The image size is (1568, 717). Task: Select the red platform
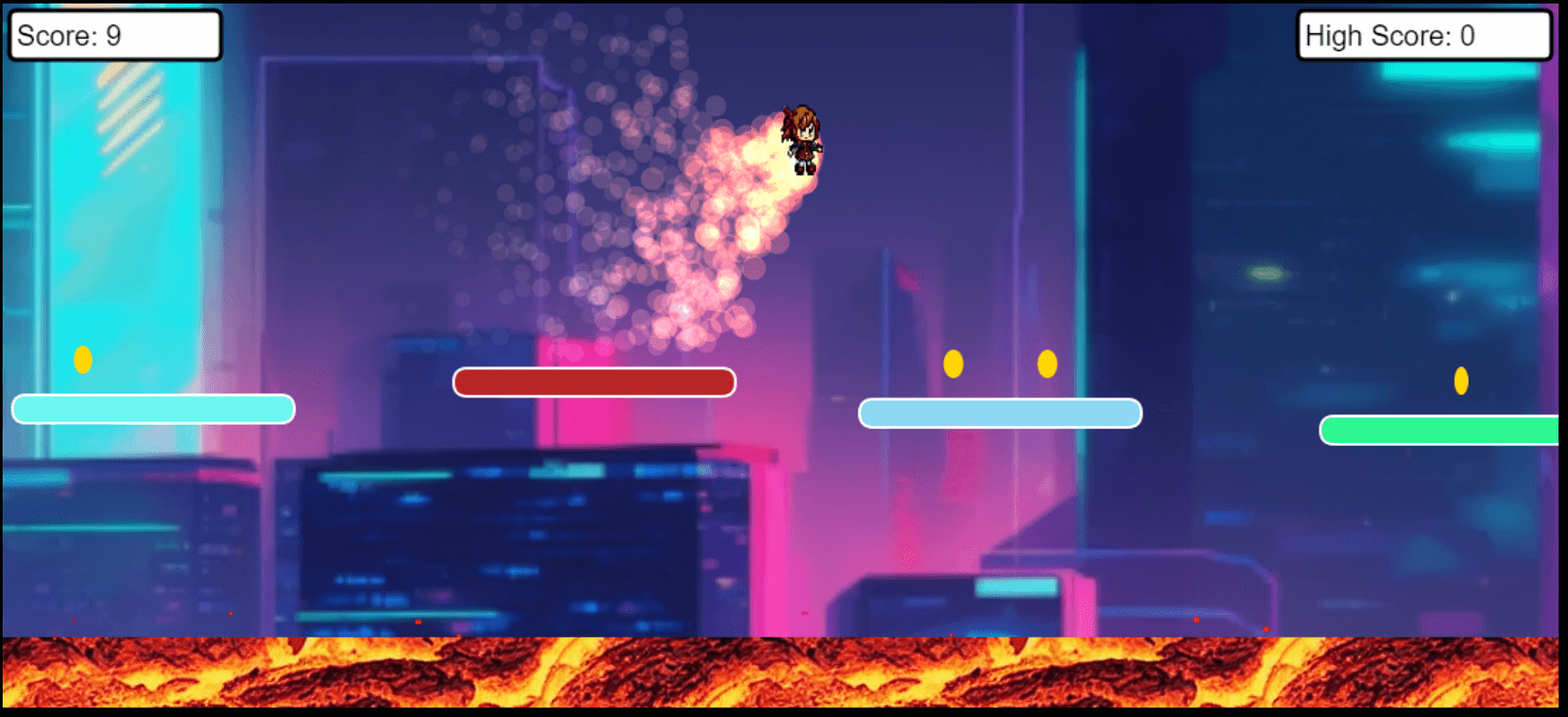pyautogui.click(x=594, y=381)
